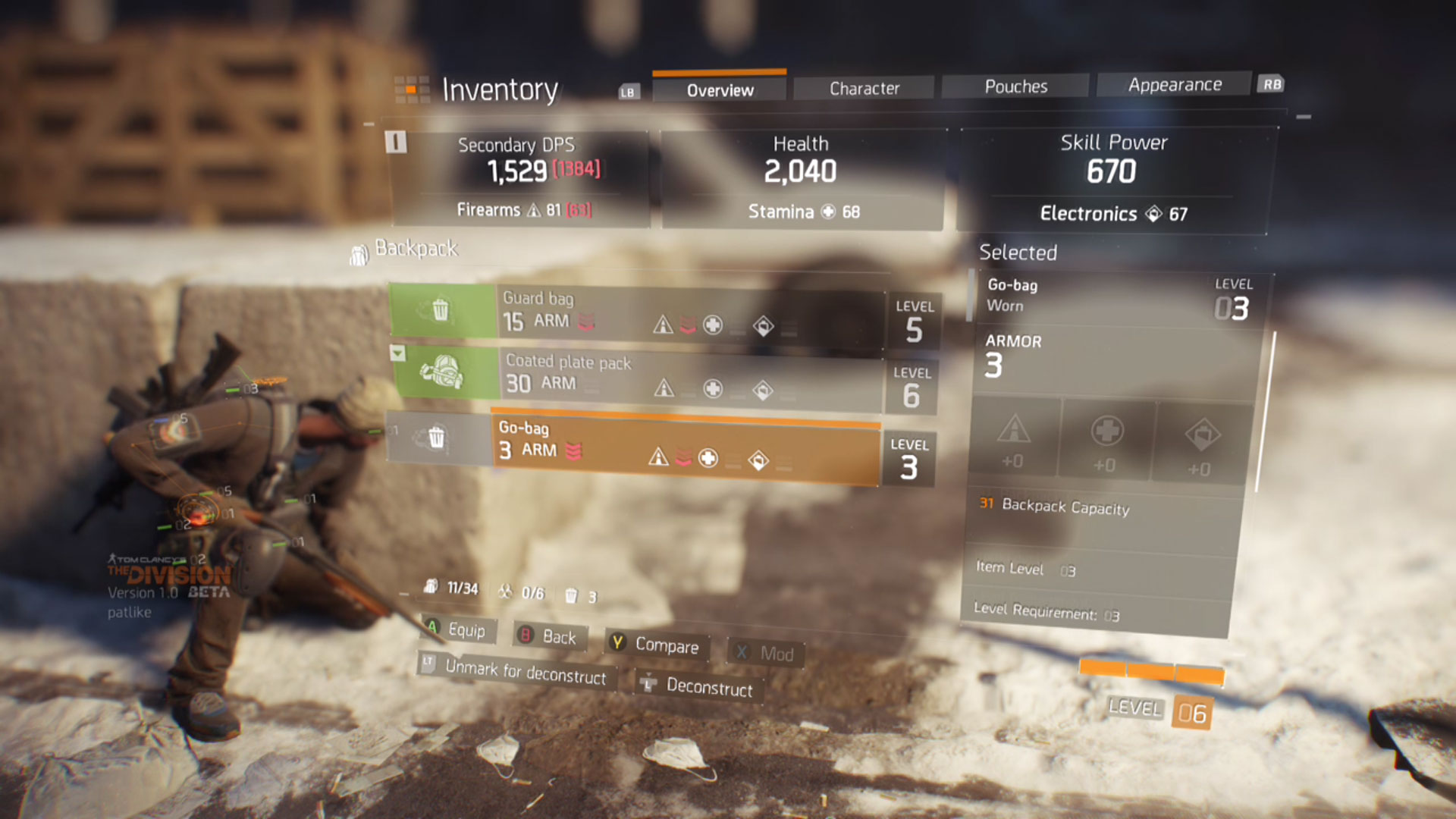Click the Stamina plus icon under Health
Image resolution: width=1456 pixels, height=819 pixels.
pyautogui.click(x=827, y=212)
